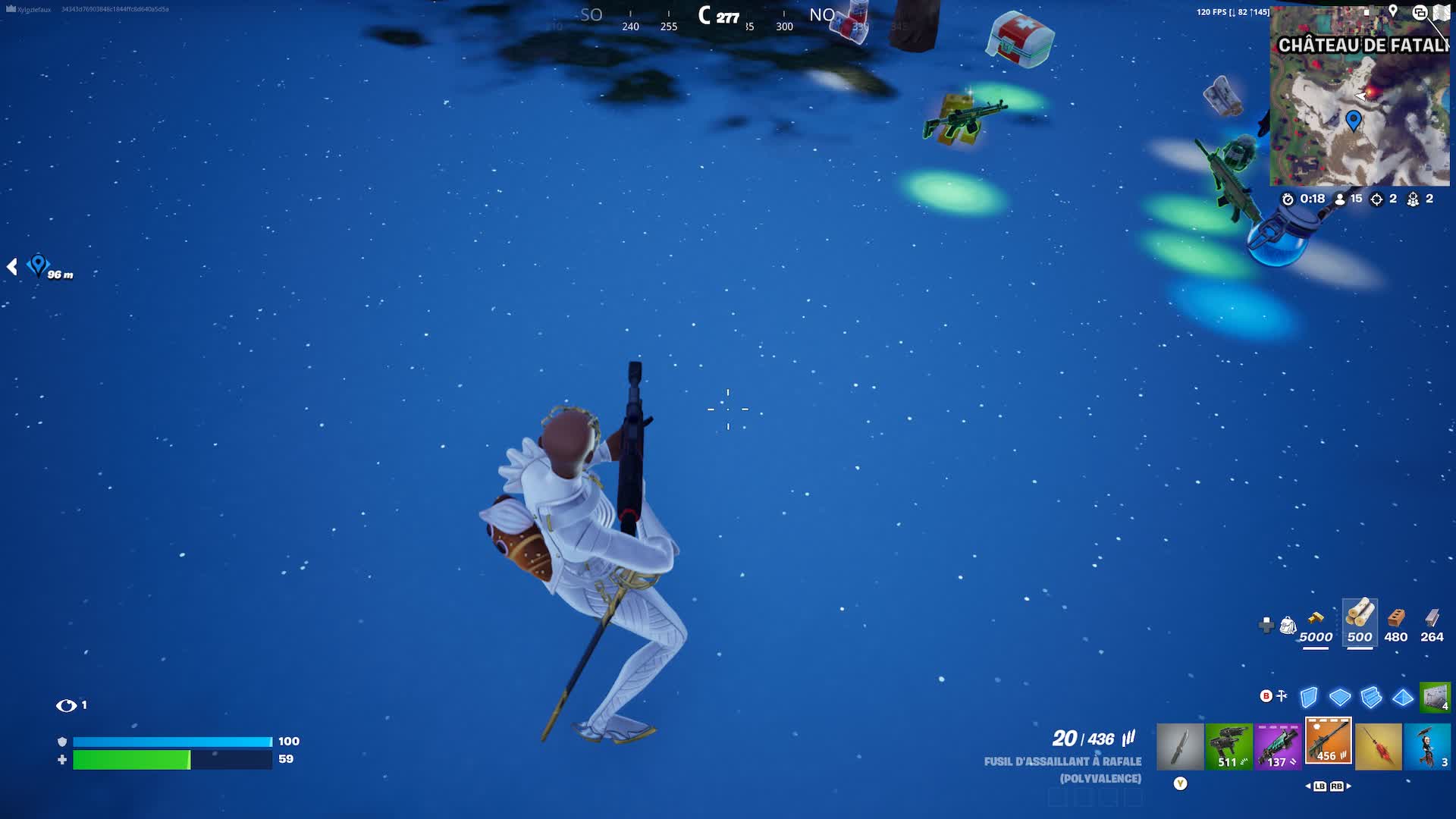
Task: Click the gold bars currency icon
Action: click(1316, 617)
